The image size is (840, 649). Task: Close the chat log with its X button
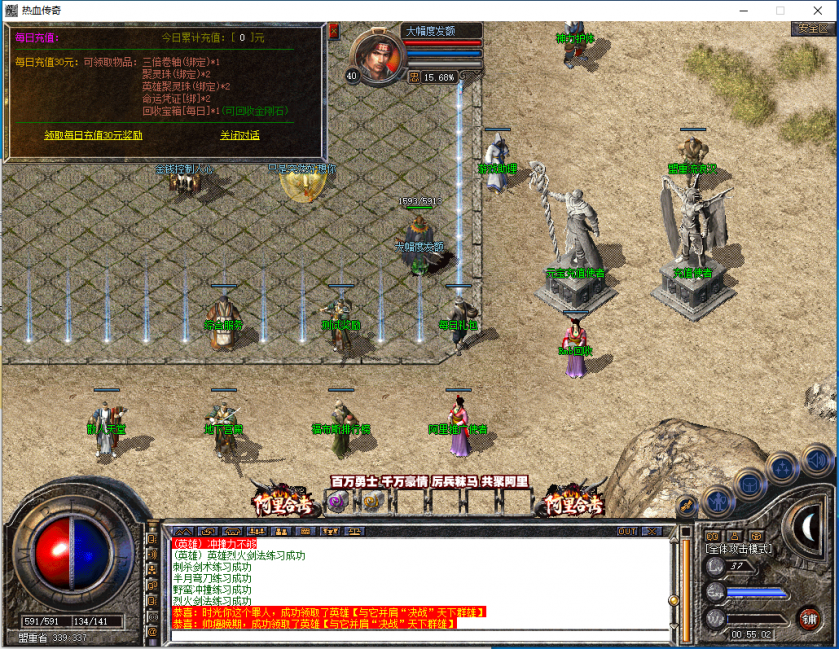click(x=651, y=531)
